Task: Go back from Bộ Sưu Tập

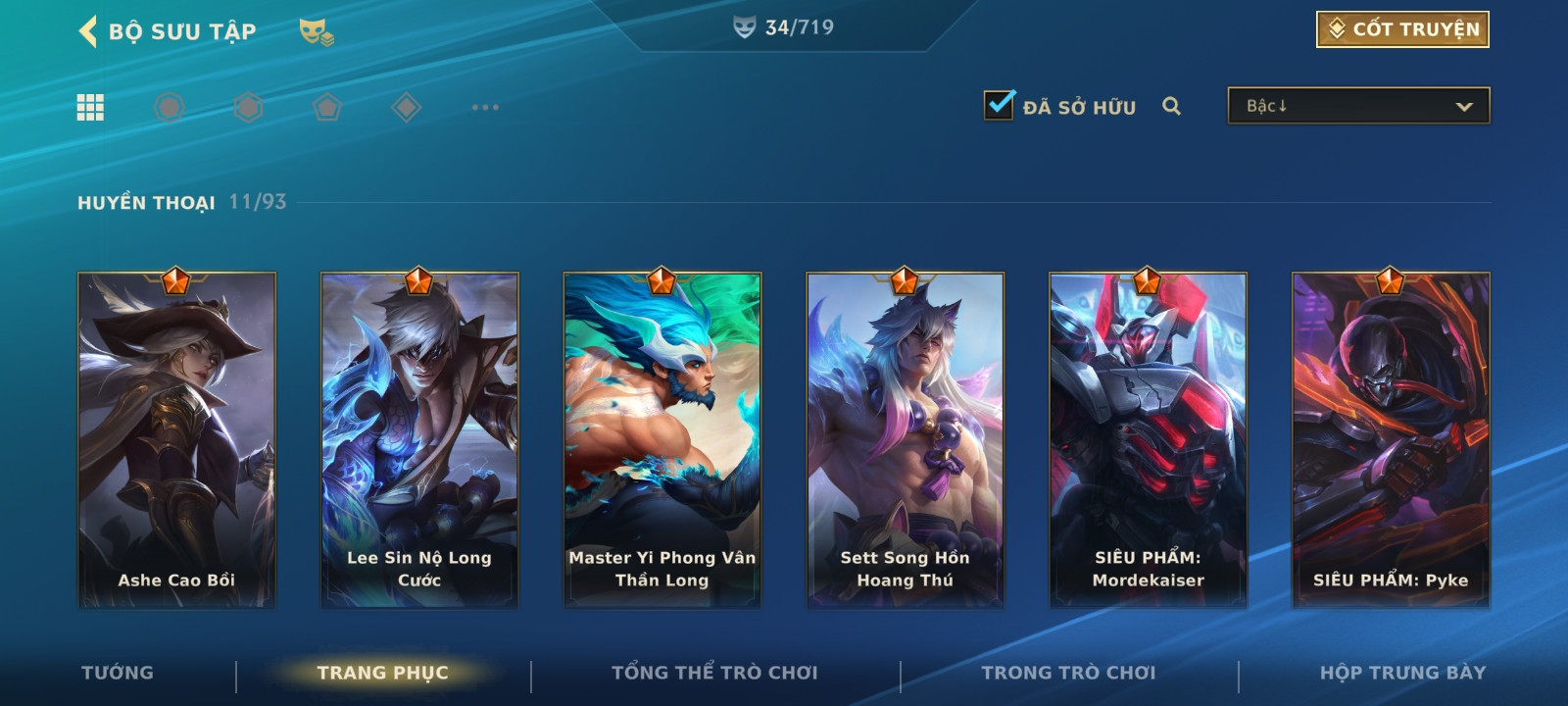Action: (x=88, y=31)
